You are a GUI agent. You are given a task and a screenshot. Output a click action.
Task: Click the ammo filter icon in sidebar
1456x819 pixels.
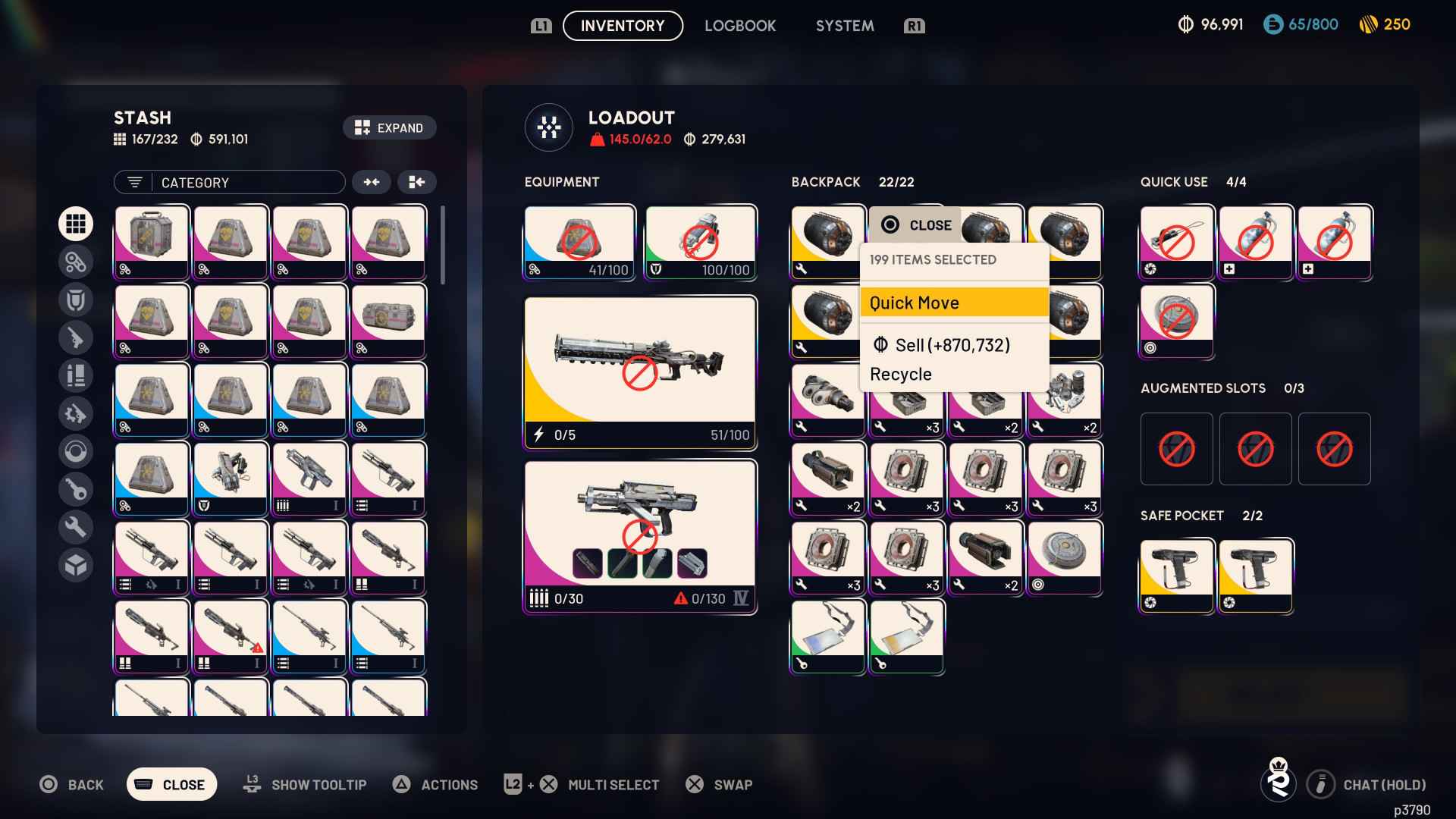[x=76, y=375]
